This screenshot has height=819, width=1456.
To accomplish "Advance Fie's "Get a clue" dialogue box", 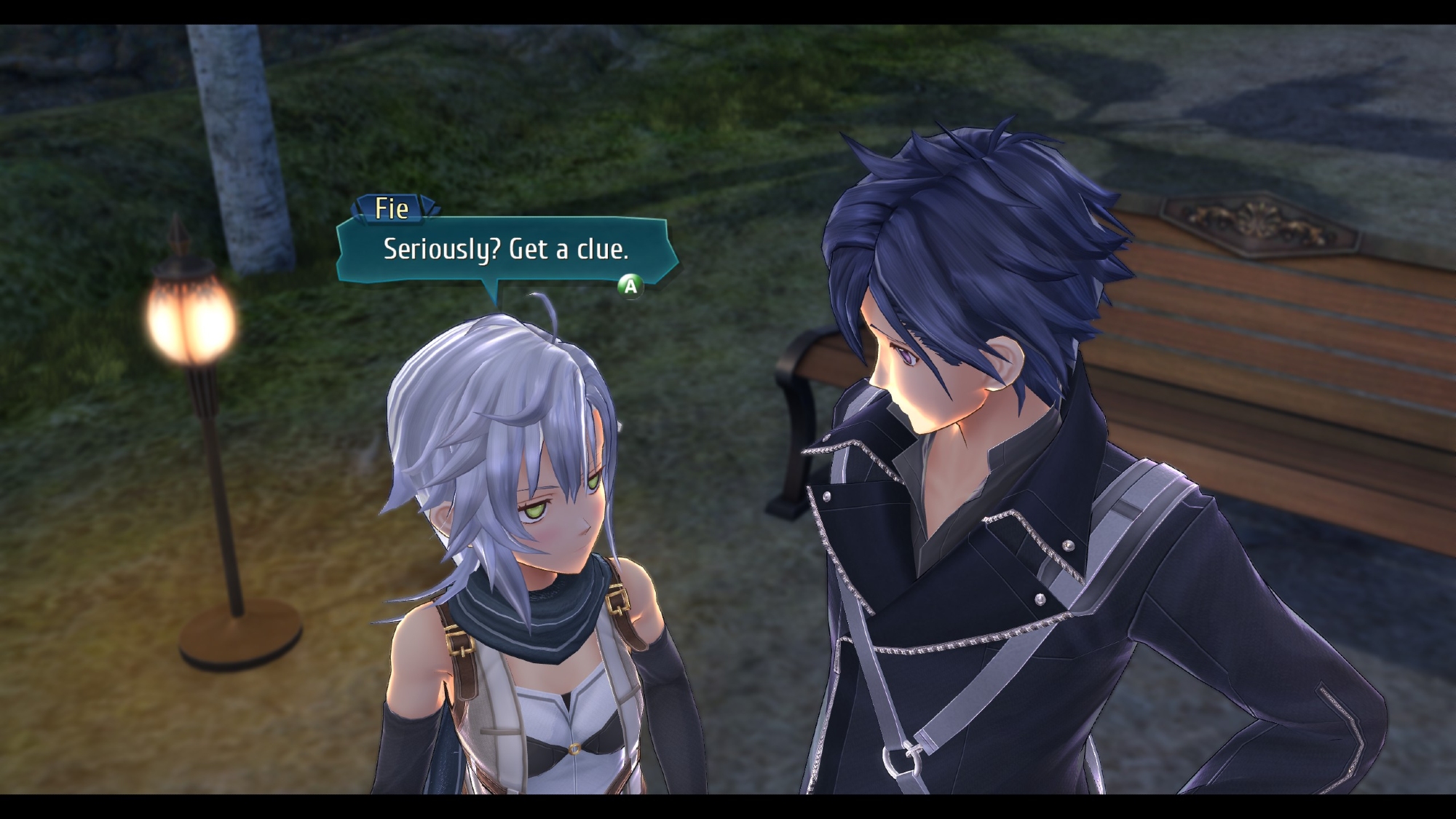I will click(630, 286).
